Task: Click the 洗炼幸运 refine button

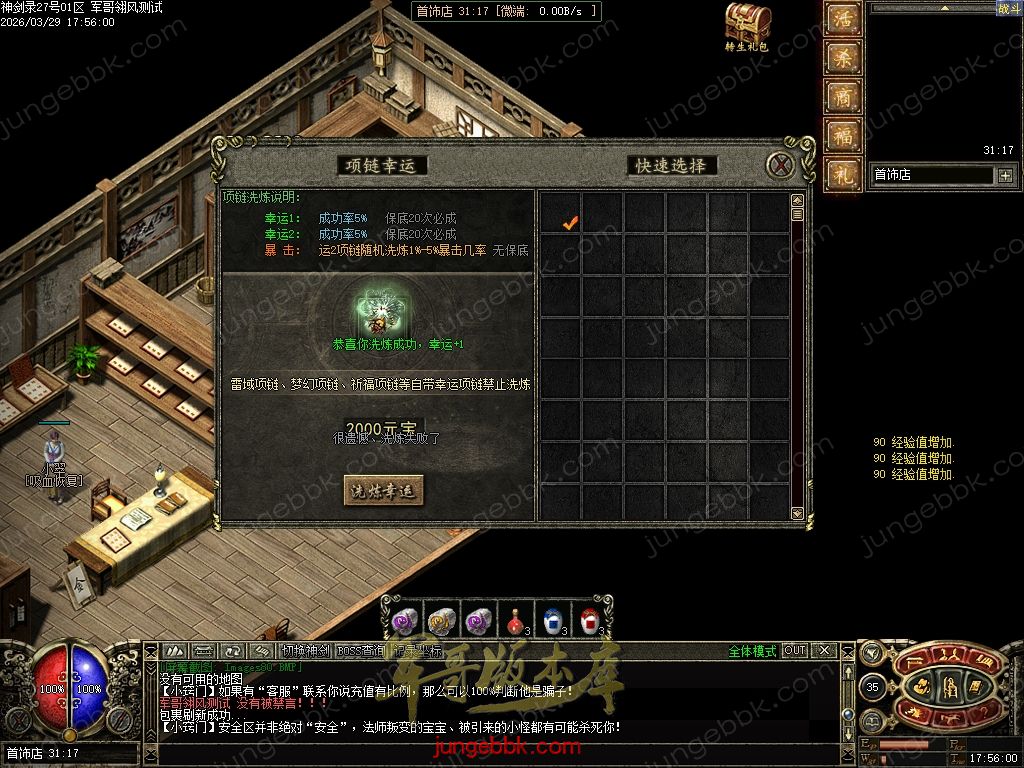Action: [384, 490]
